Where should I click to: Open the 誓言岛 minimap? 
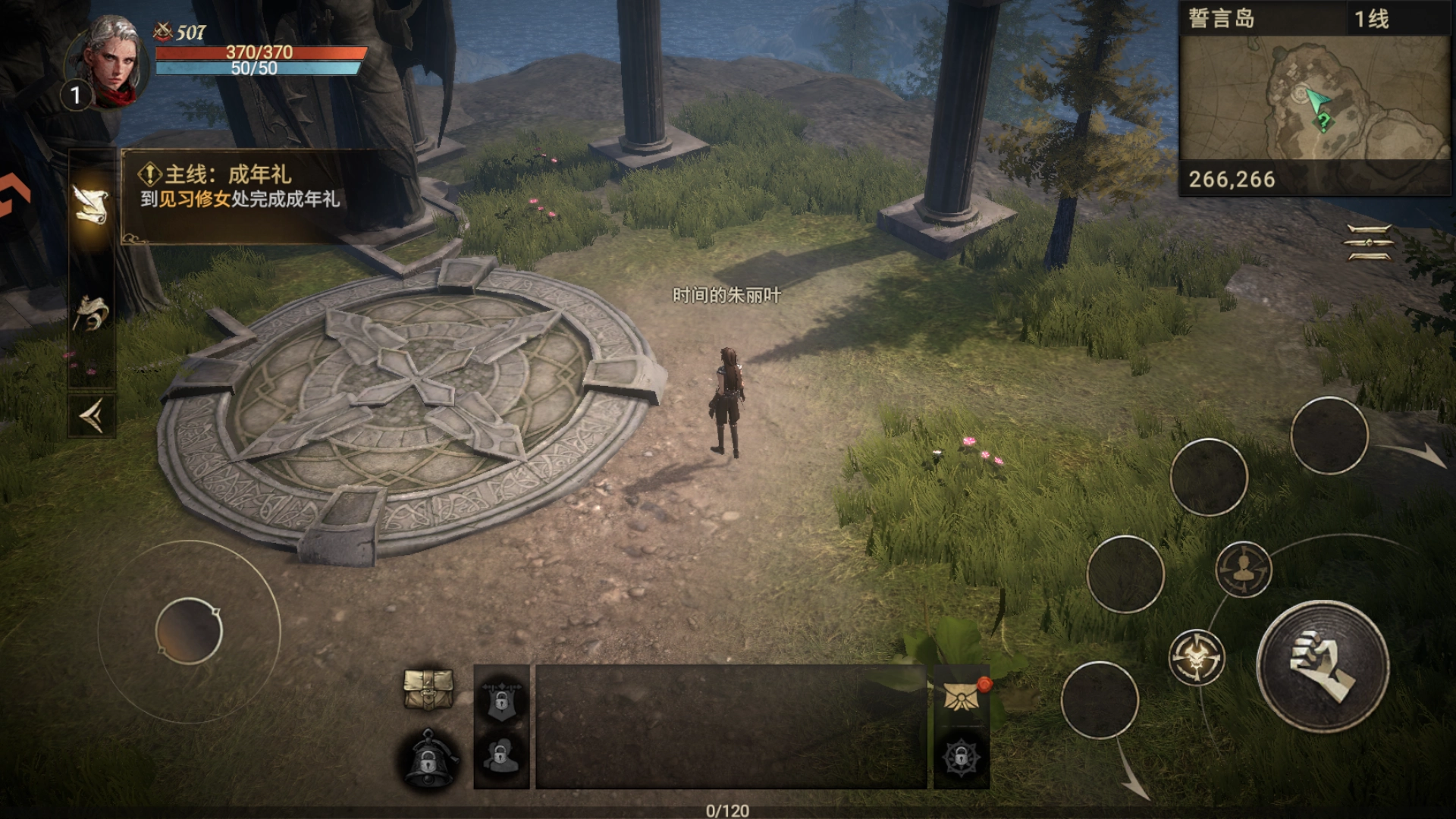pos(1314,98)
